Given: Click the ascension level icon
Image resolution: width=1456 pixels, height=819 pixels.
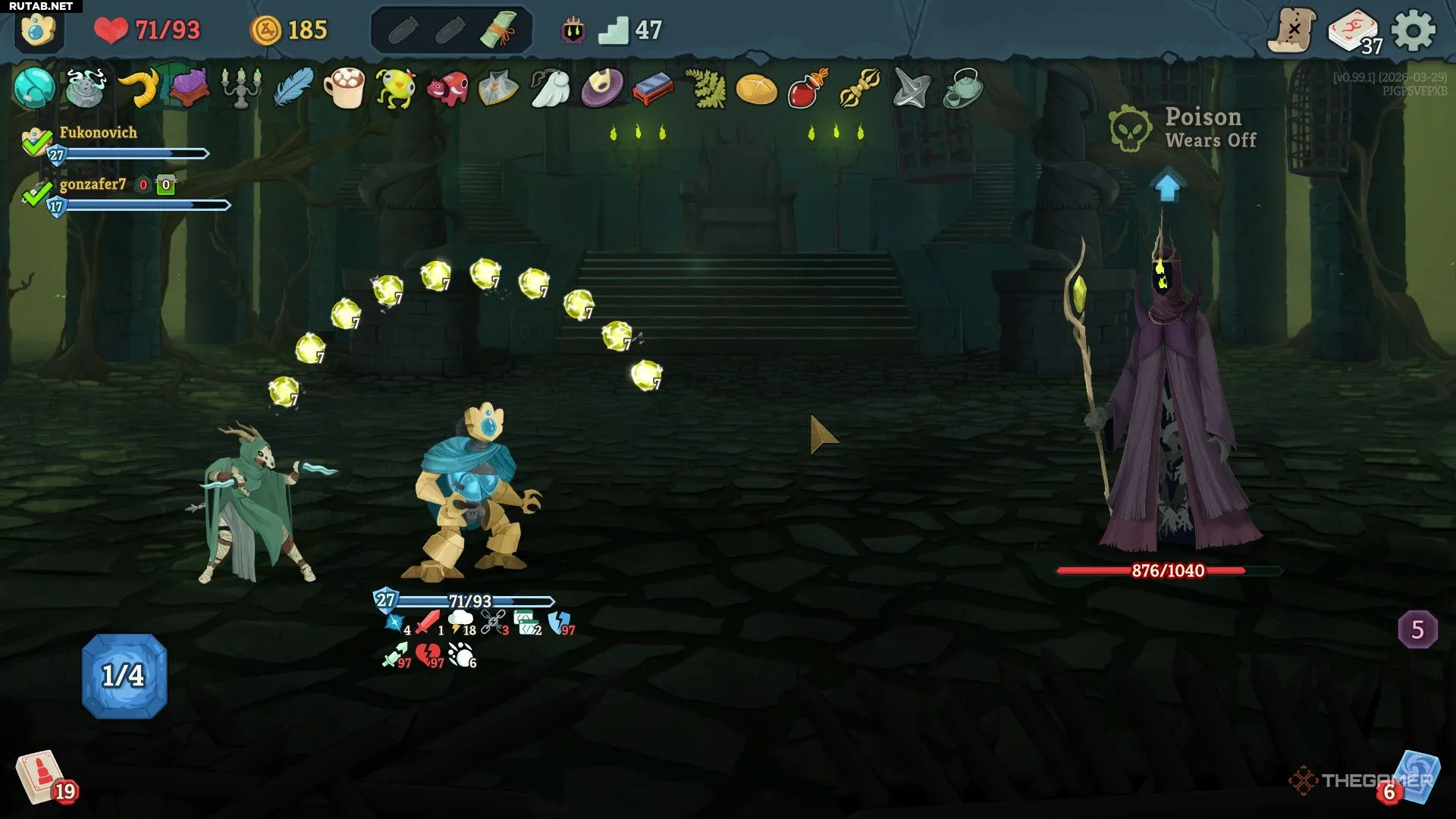Looking at the screenshot, I should pyautogui.click(x=573, y=31).
